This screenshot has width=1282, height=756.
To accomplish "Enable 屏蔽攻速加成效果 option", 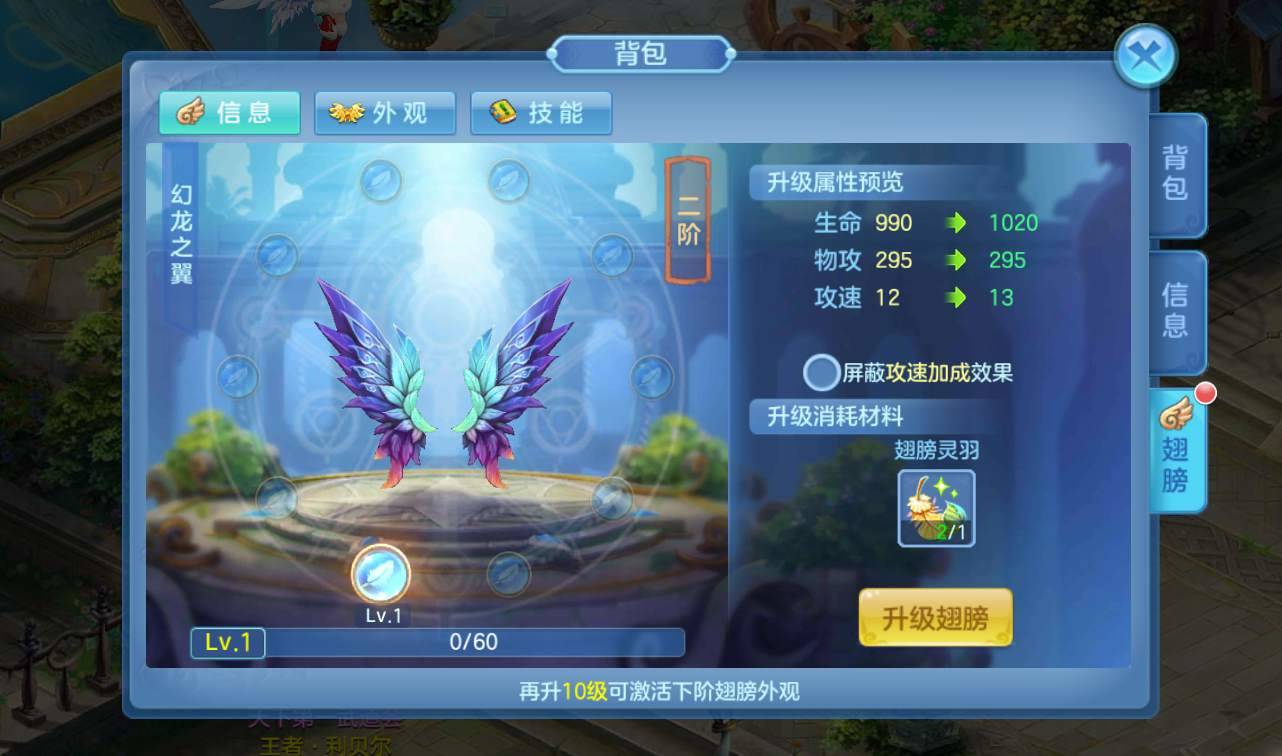I will 821,372.
